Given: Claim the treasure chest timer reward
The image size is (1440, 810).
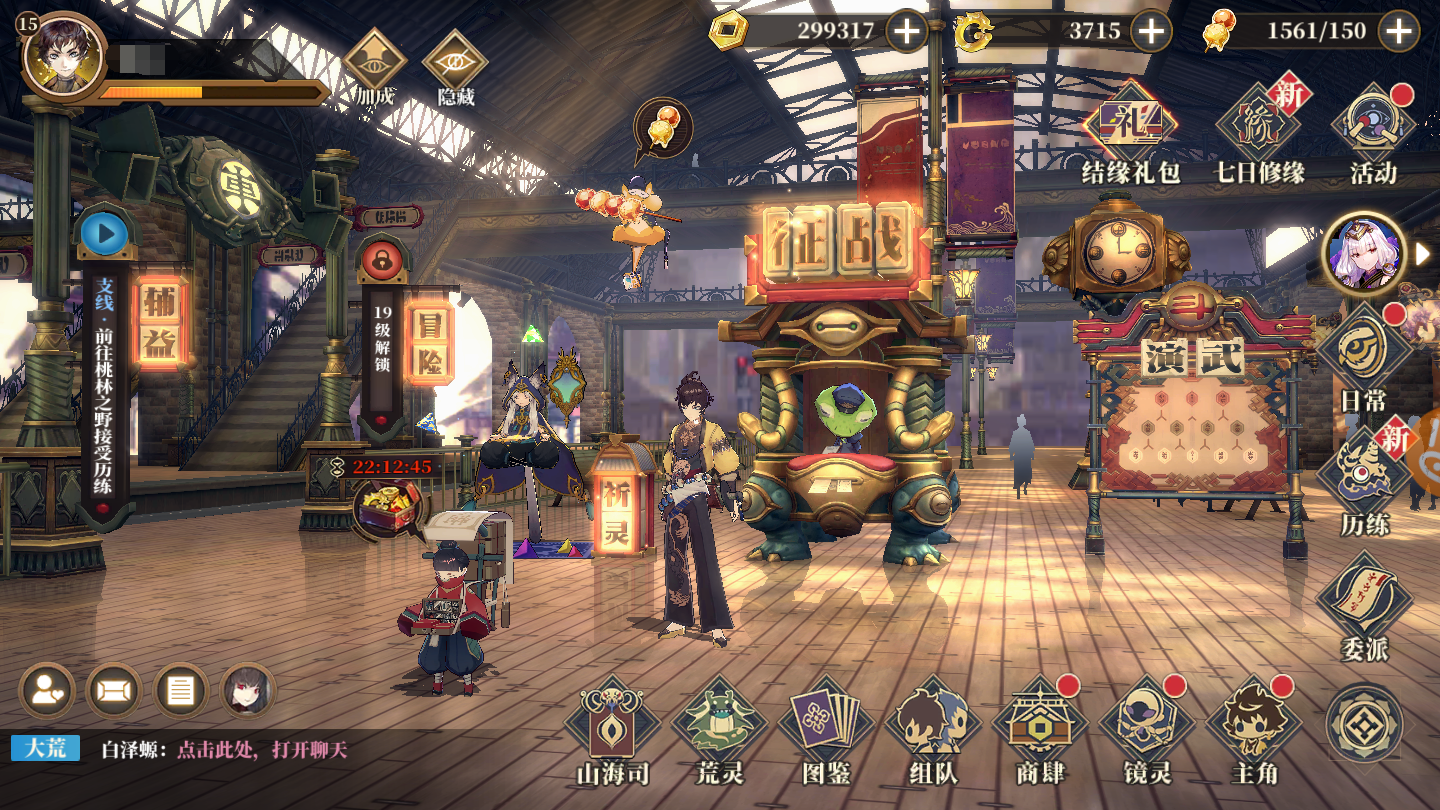Looking at the screenshot, I should (388, 504).
